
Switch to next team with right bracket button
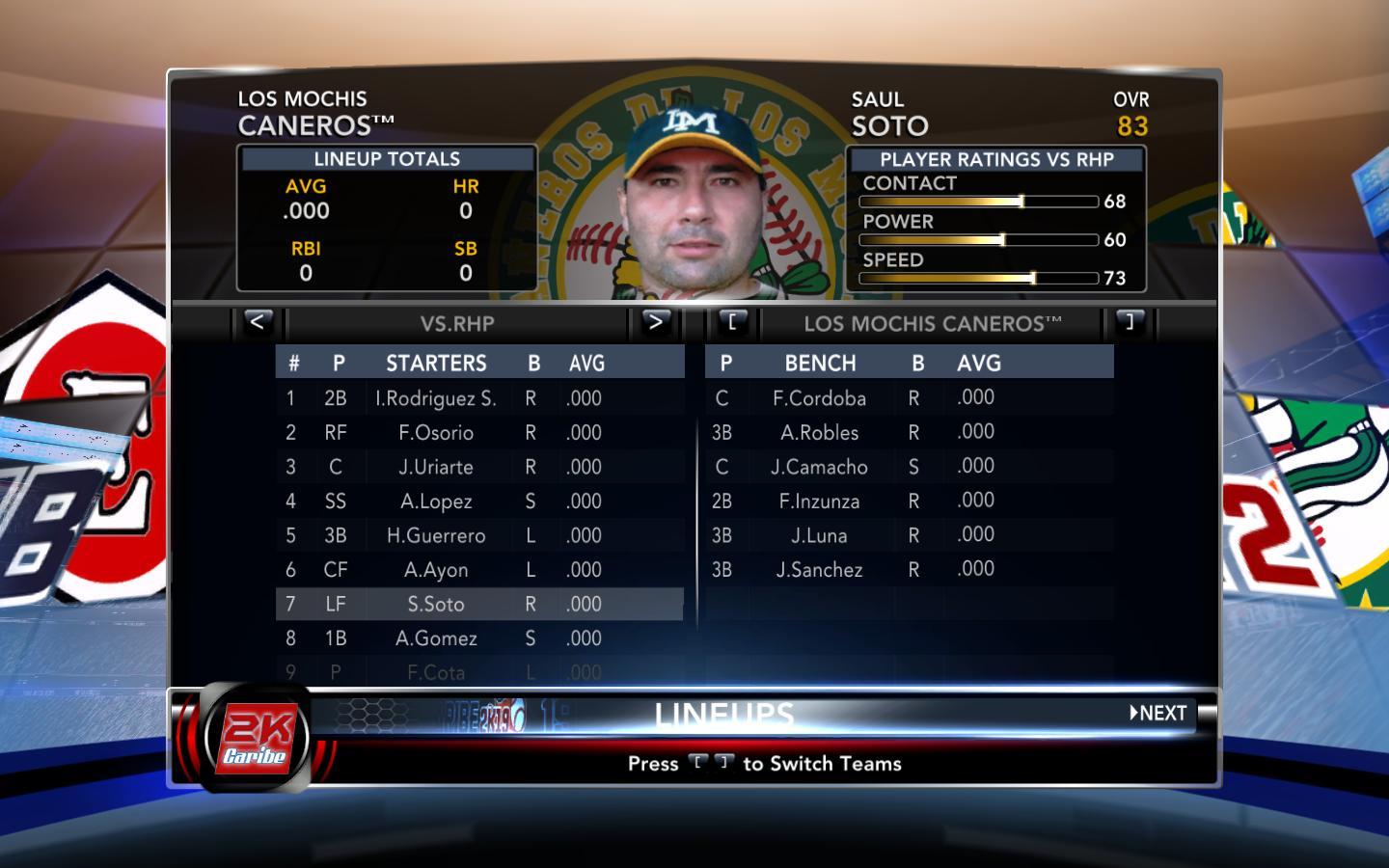coord(1130,322)
